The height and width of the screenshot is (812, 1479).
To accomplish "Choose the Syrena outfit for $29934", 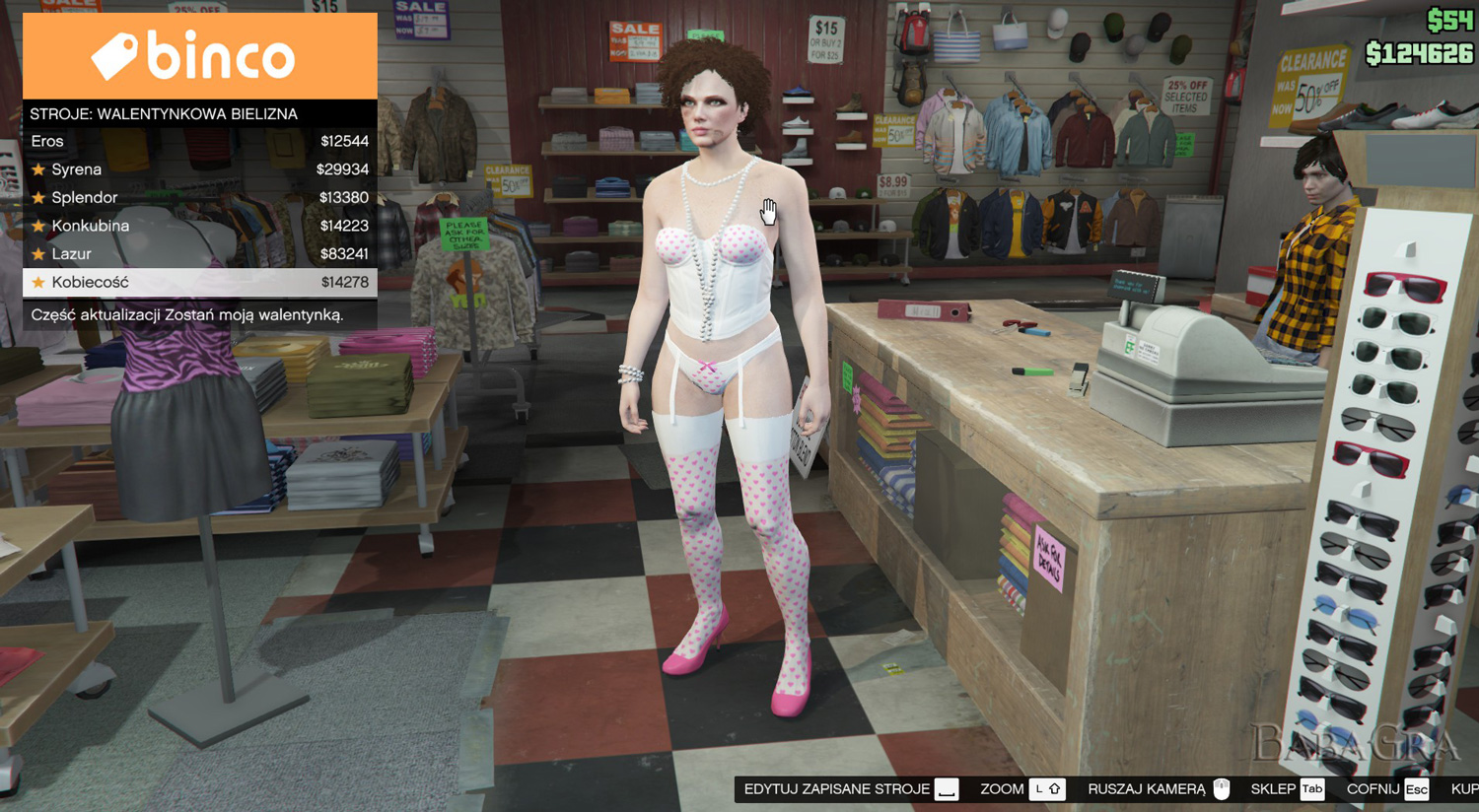I will (x=199, y=169).
